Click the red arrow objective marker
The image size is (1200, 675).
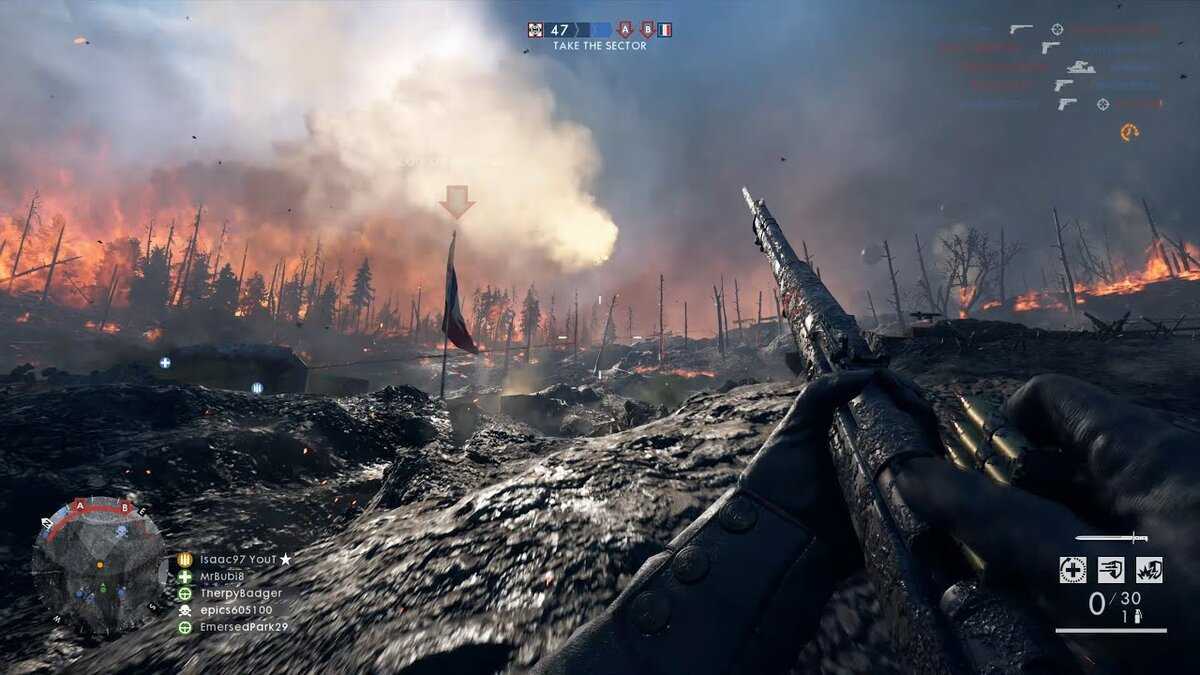tap(456, 200)
